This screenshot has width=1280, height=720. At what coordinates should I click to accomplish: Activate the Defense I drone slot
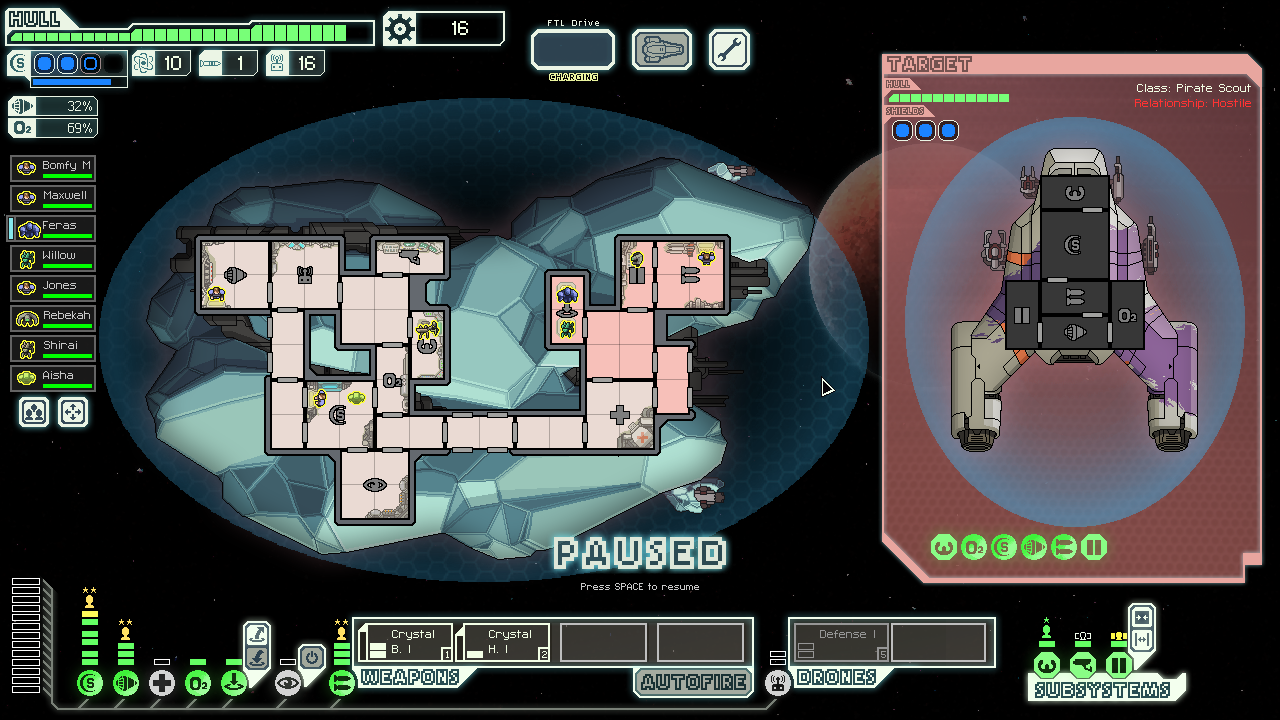[x=841, y=642]
